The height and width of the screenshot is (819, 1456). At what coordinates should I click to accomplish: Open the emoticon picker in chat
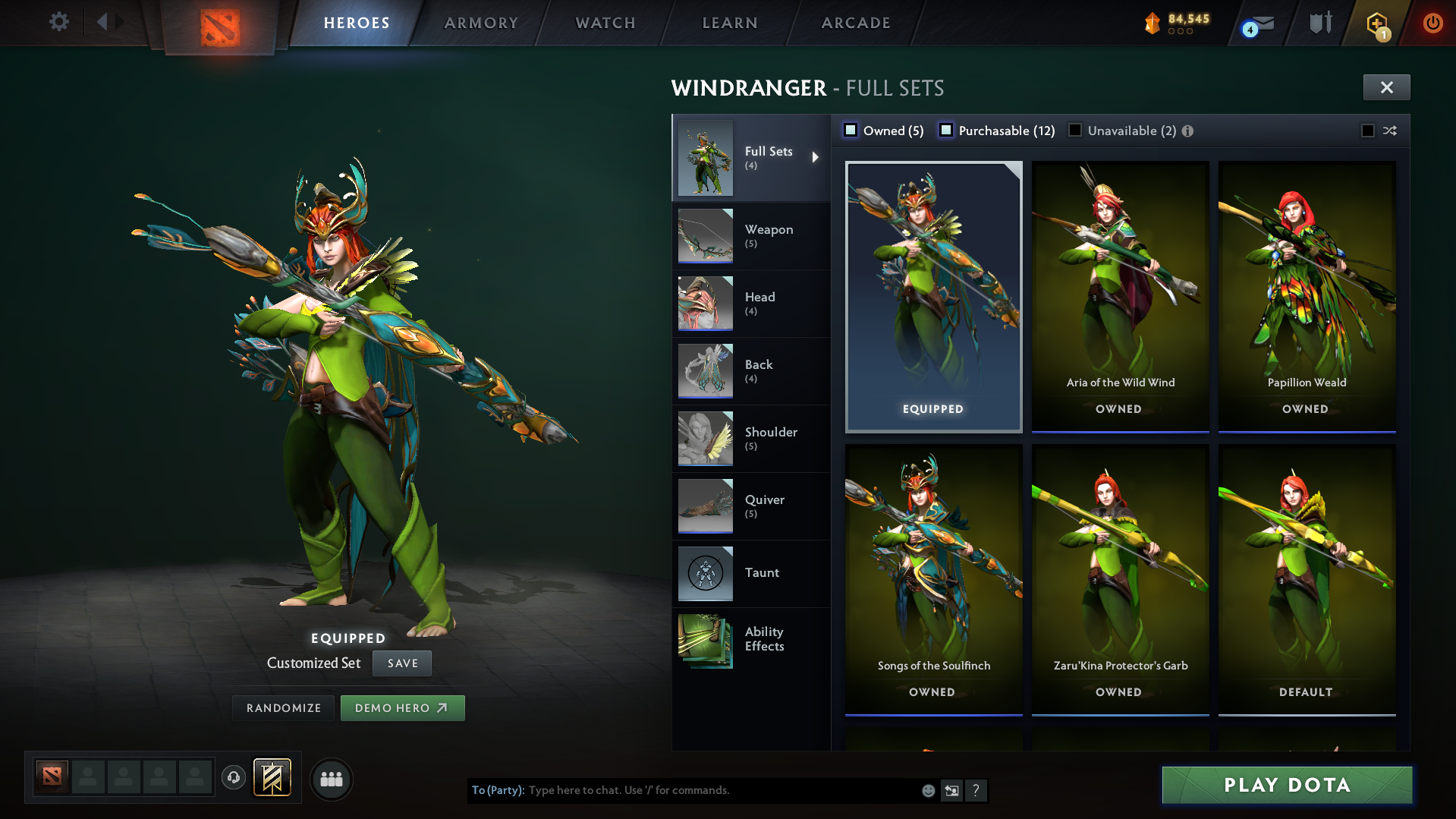pyautogui.click(x=927, y=790)
